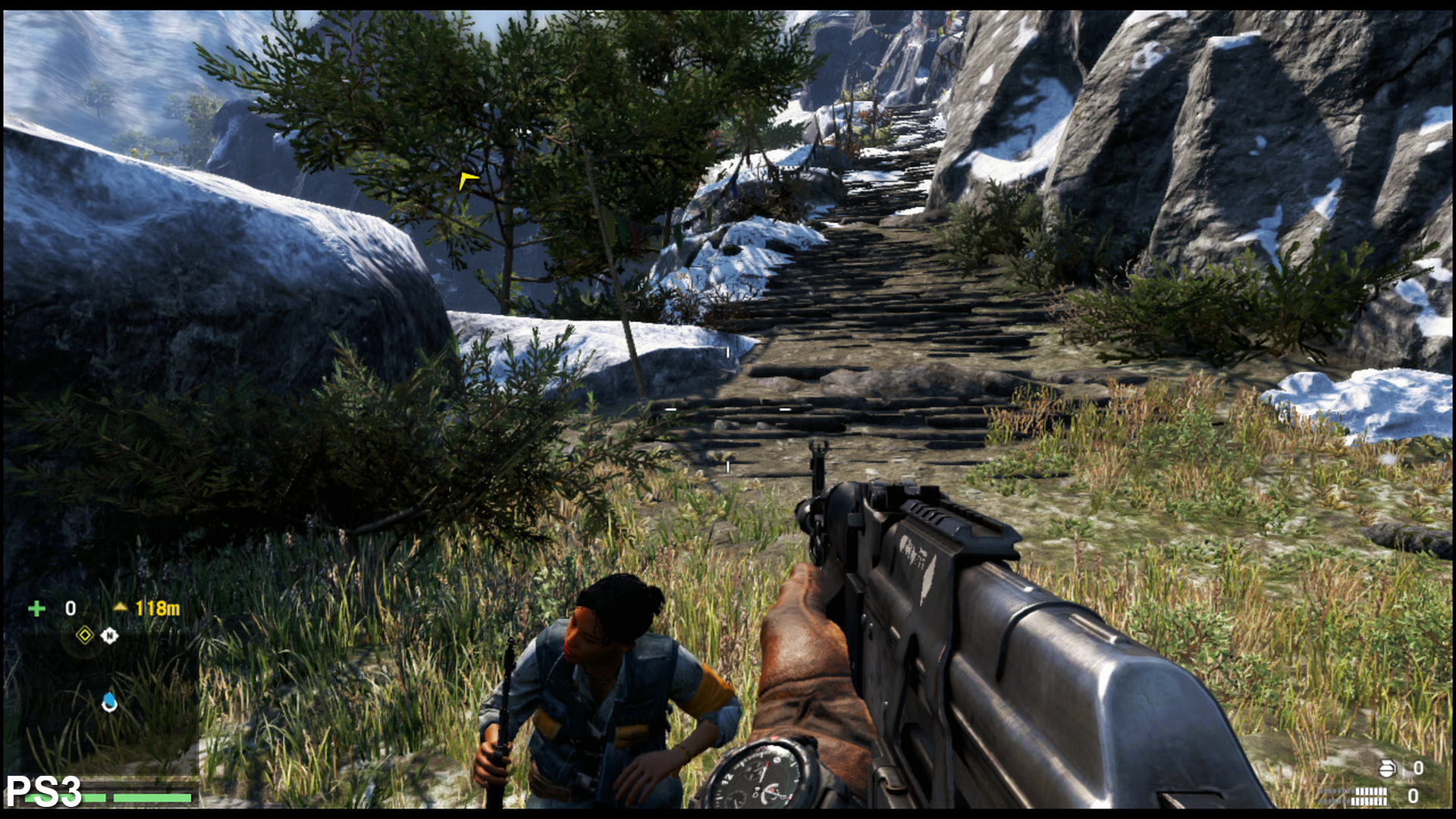Click the north compass indicator on minimap
Screen dimensions: 1456x819
tap(110, 635)
